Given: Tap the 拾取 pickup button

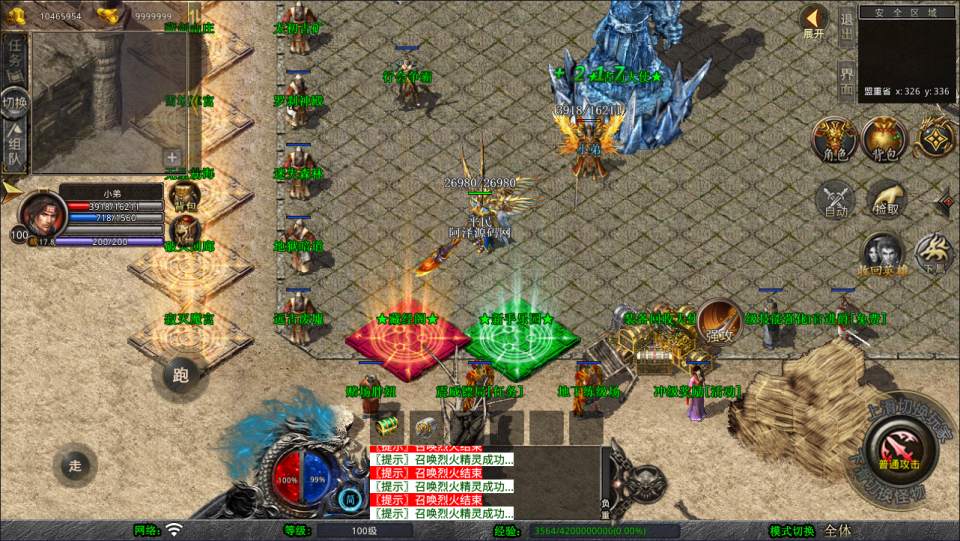Looking at the screenshot, I should tap(886, 199).
